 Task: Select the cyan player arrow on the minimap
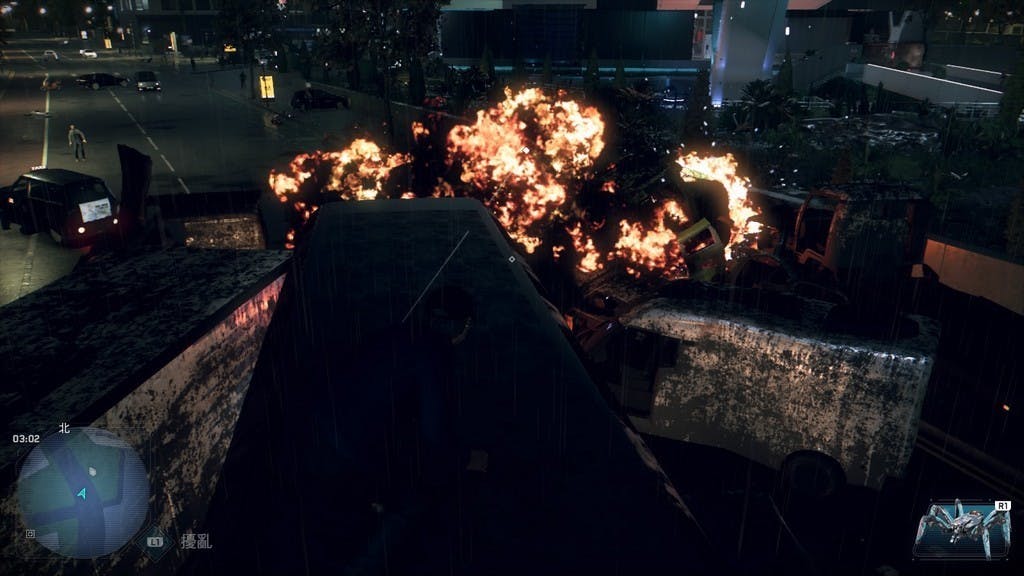click(82, 493)
